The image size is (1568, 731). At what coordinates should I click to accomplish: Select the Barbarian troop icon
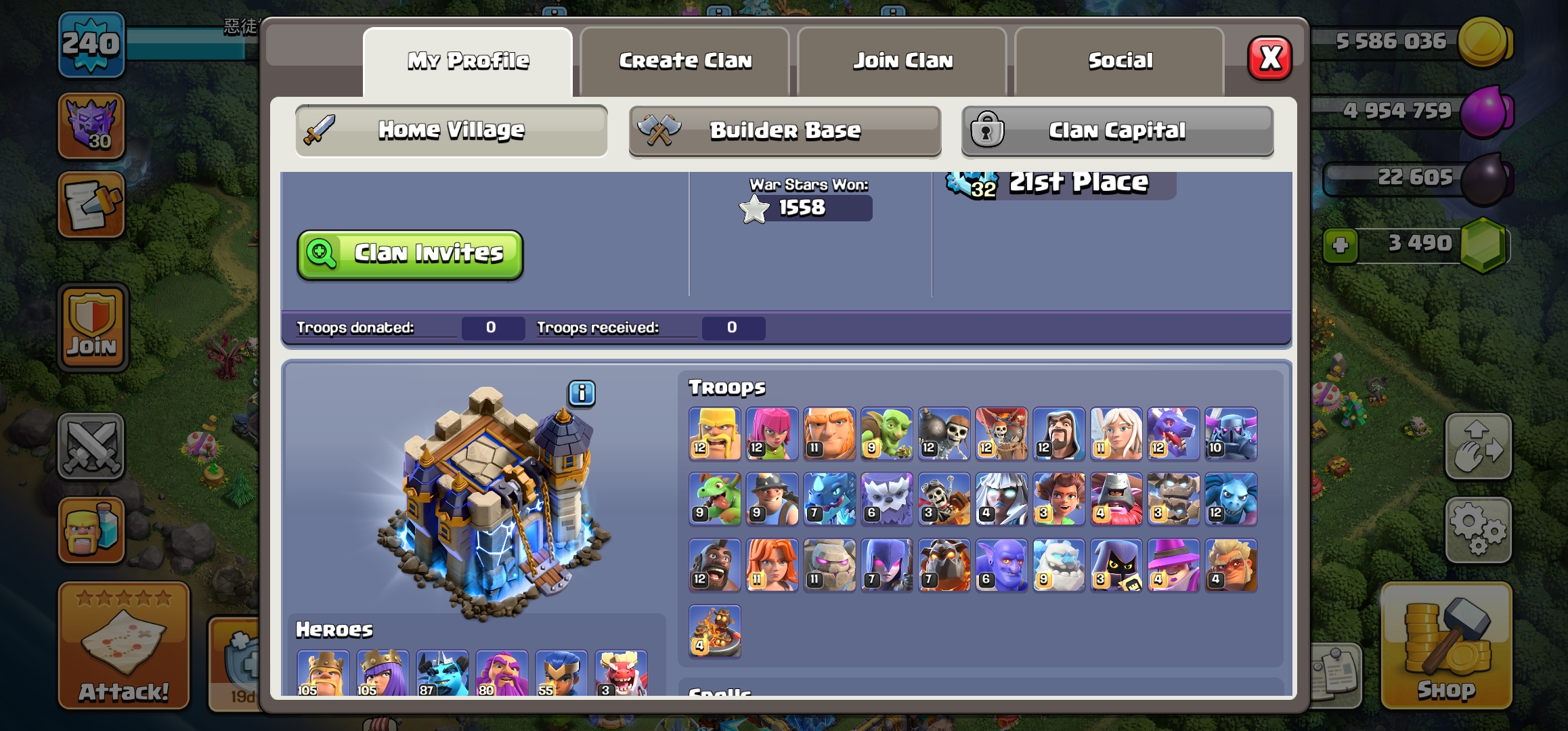point(715,434)
